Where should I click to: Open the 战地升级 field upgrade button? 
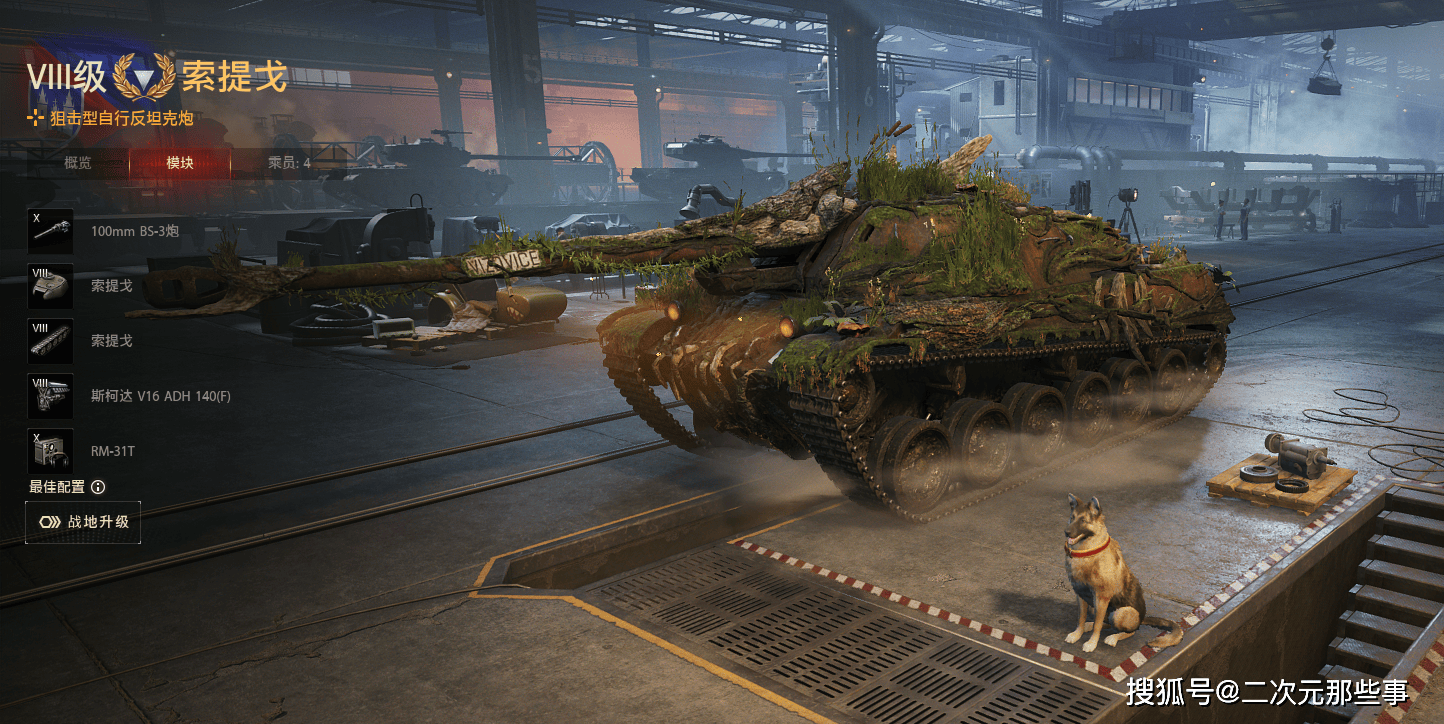[x=83, y=522]
